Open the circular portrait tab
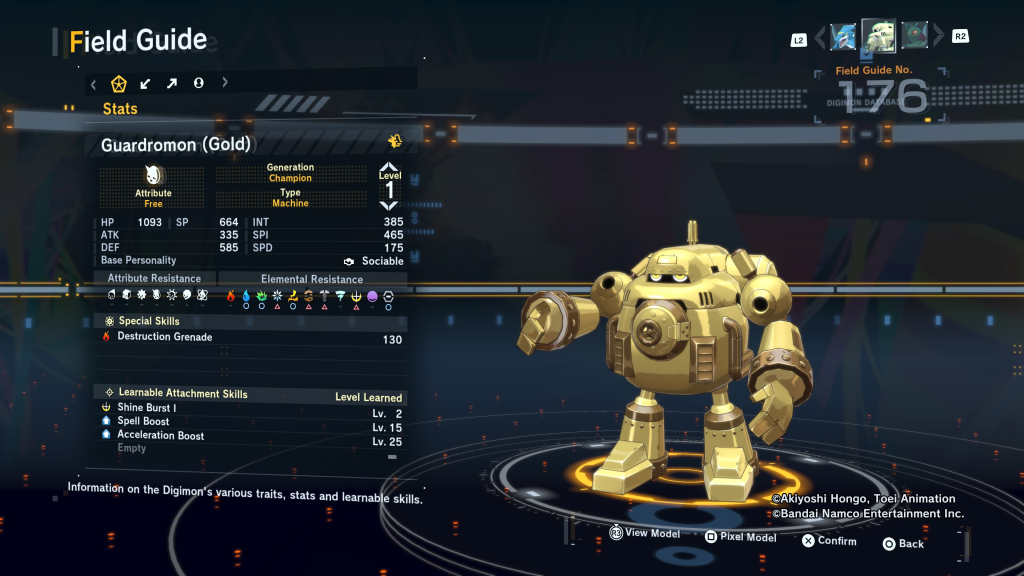 (198, 83)
